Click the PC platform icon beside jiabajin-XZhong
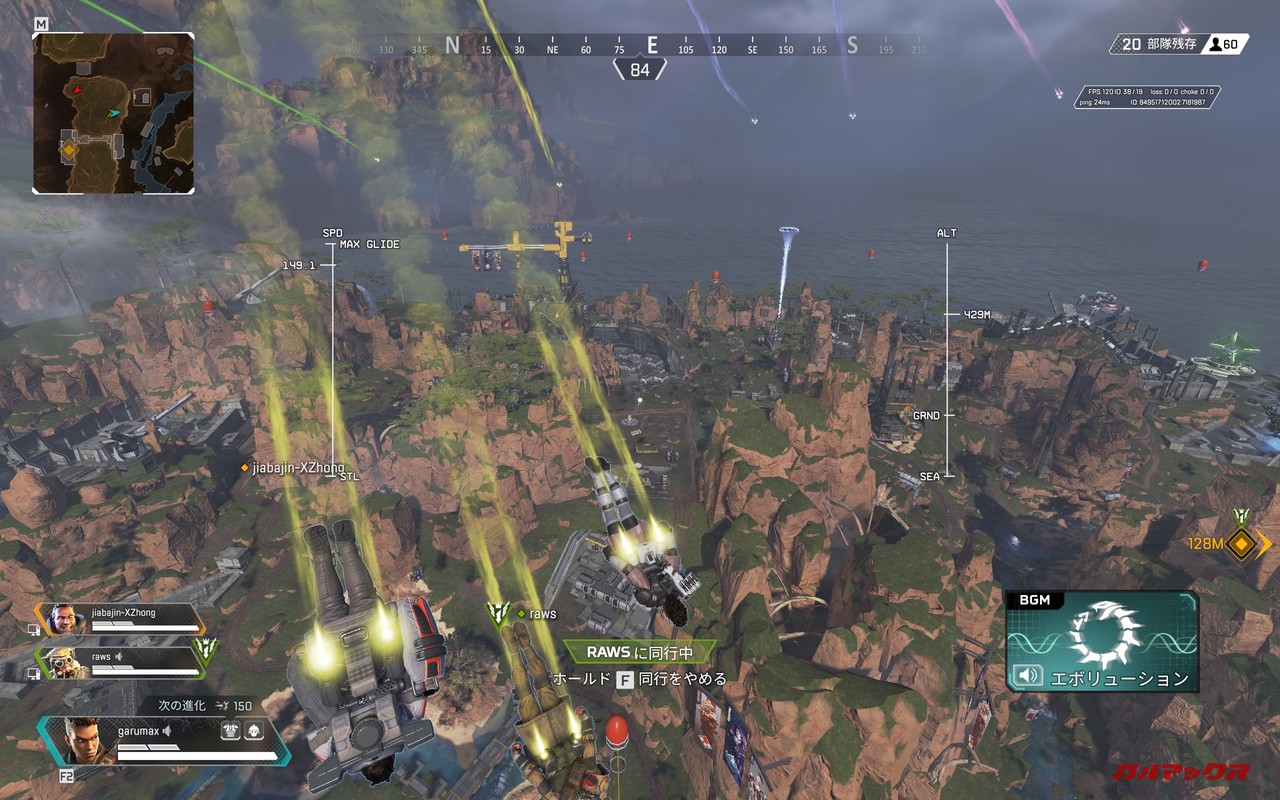This screenshot has height=800, width=1280. tap(34, 628)
